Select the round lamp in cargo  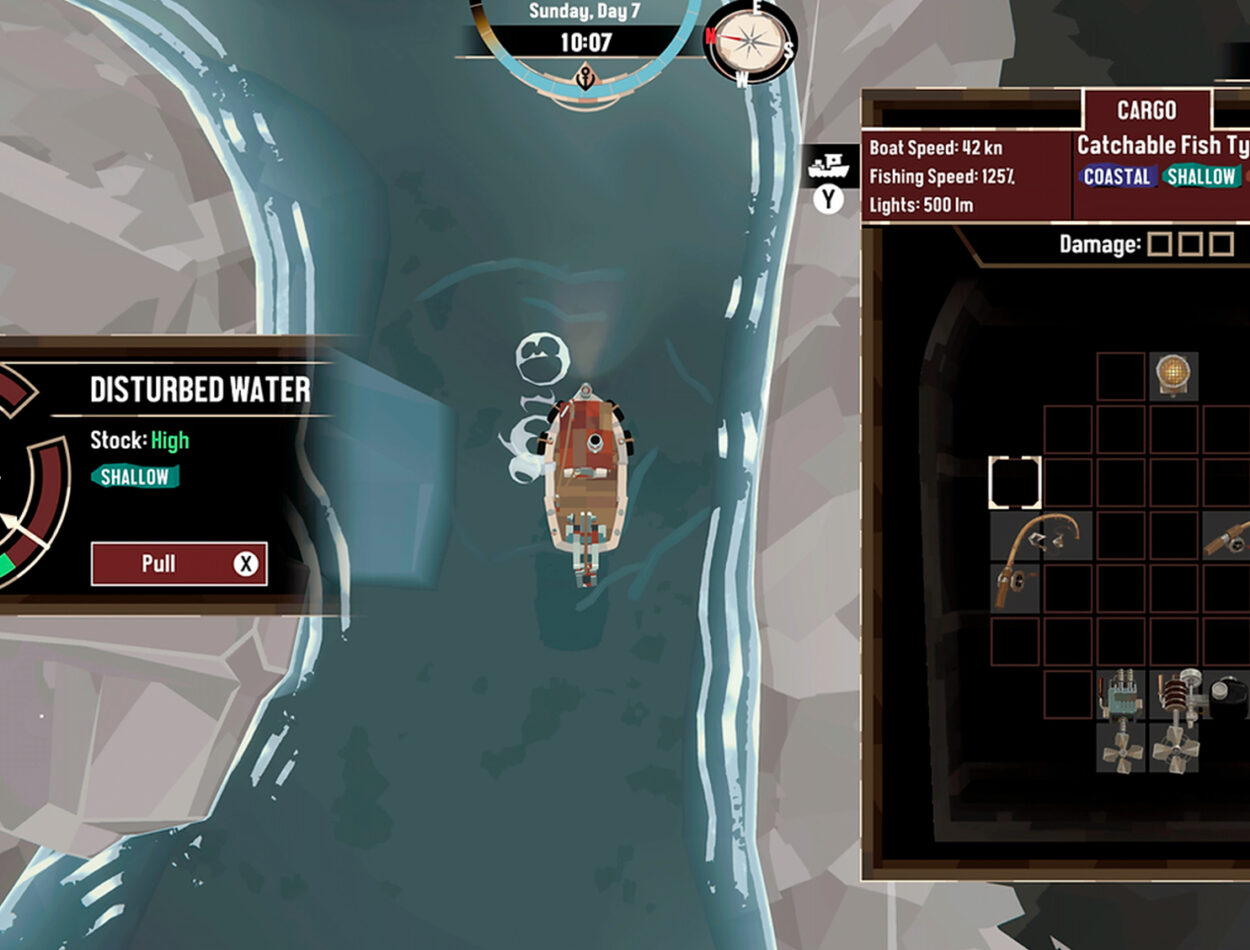[x=1173, y=376]
